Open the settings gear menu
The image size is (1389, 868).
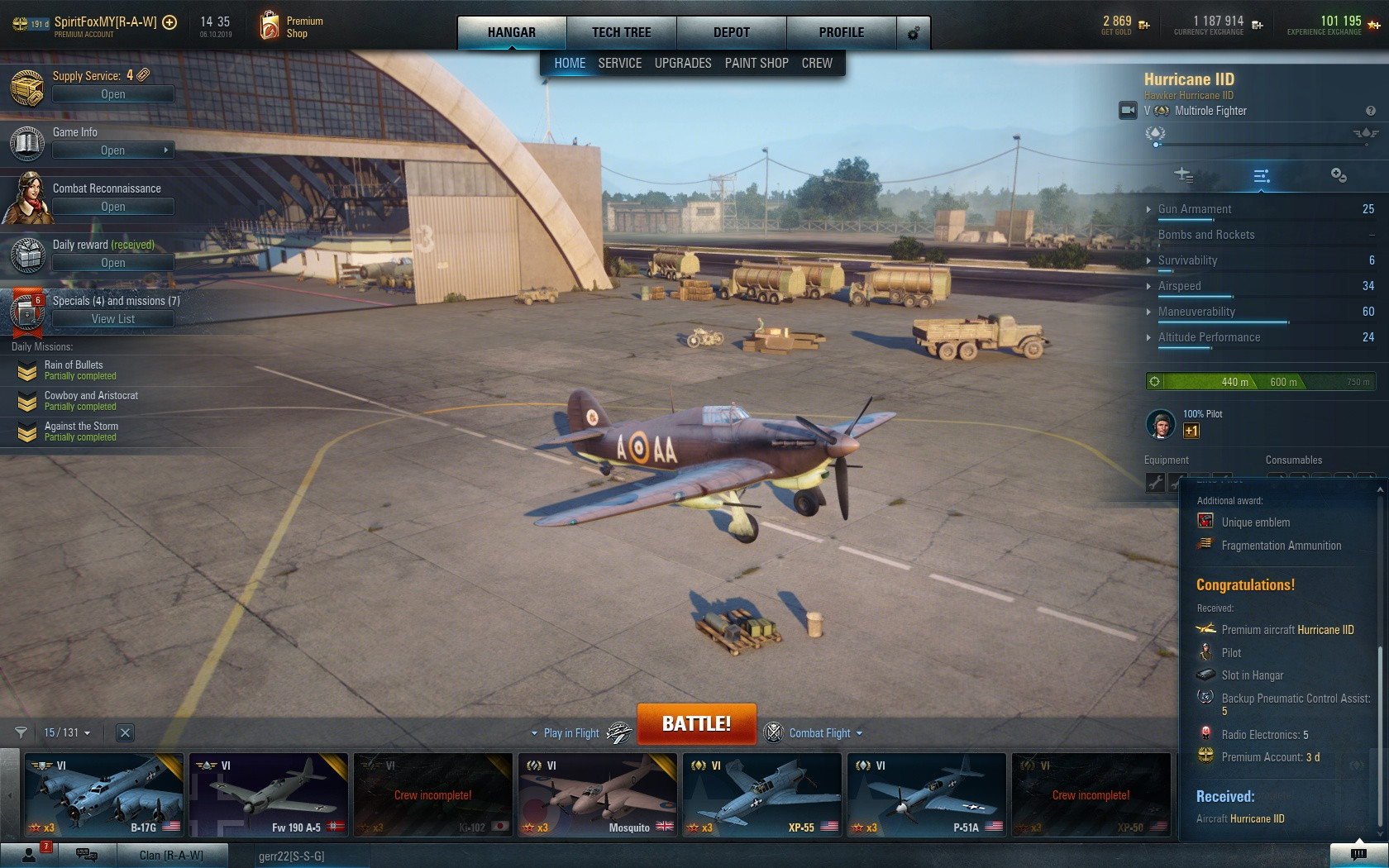(914, 33)
